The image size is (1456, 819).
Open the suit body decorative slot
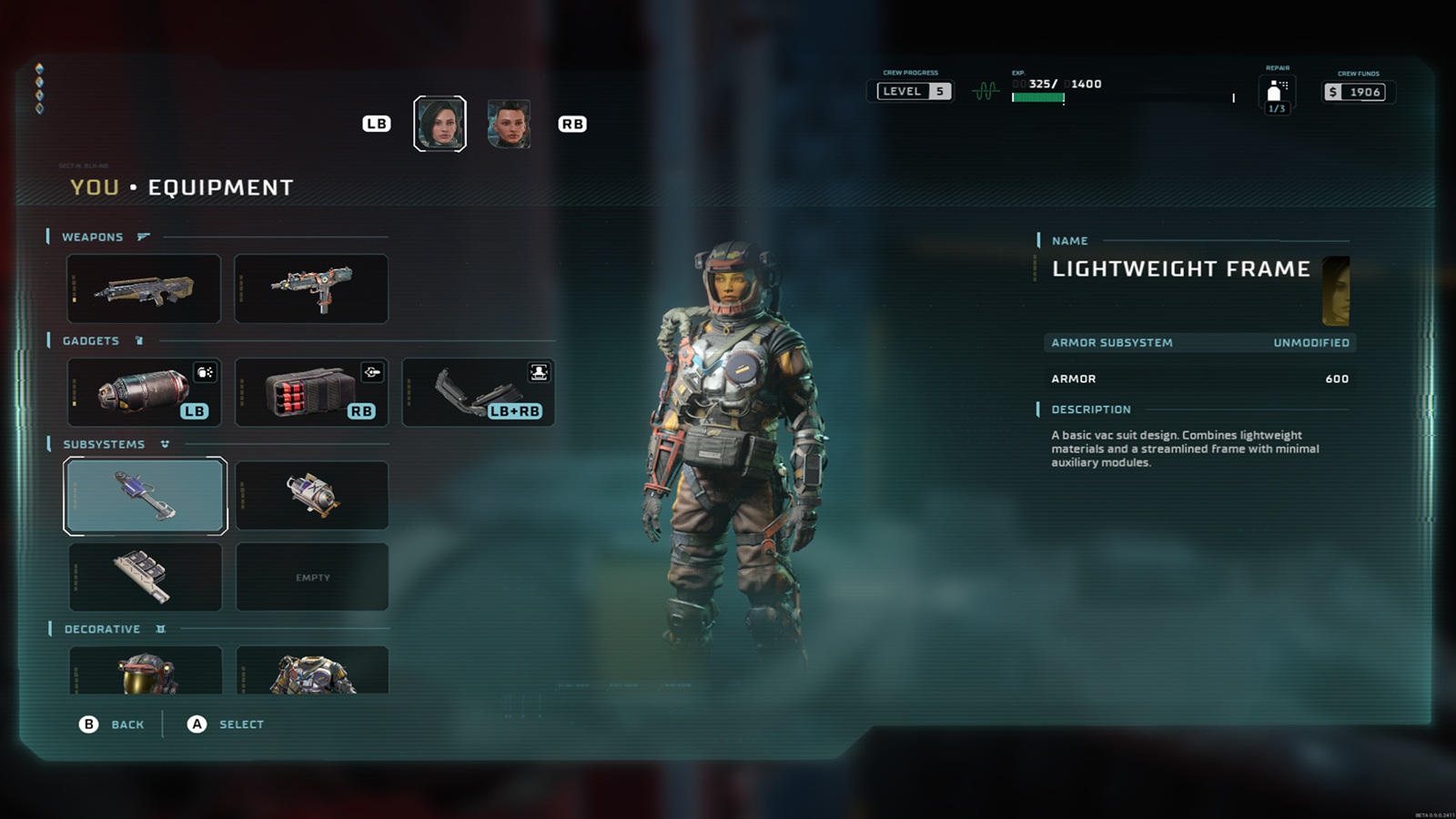(312, 671)
